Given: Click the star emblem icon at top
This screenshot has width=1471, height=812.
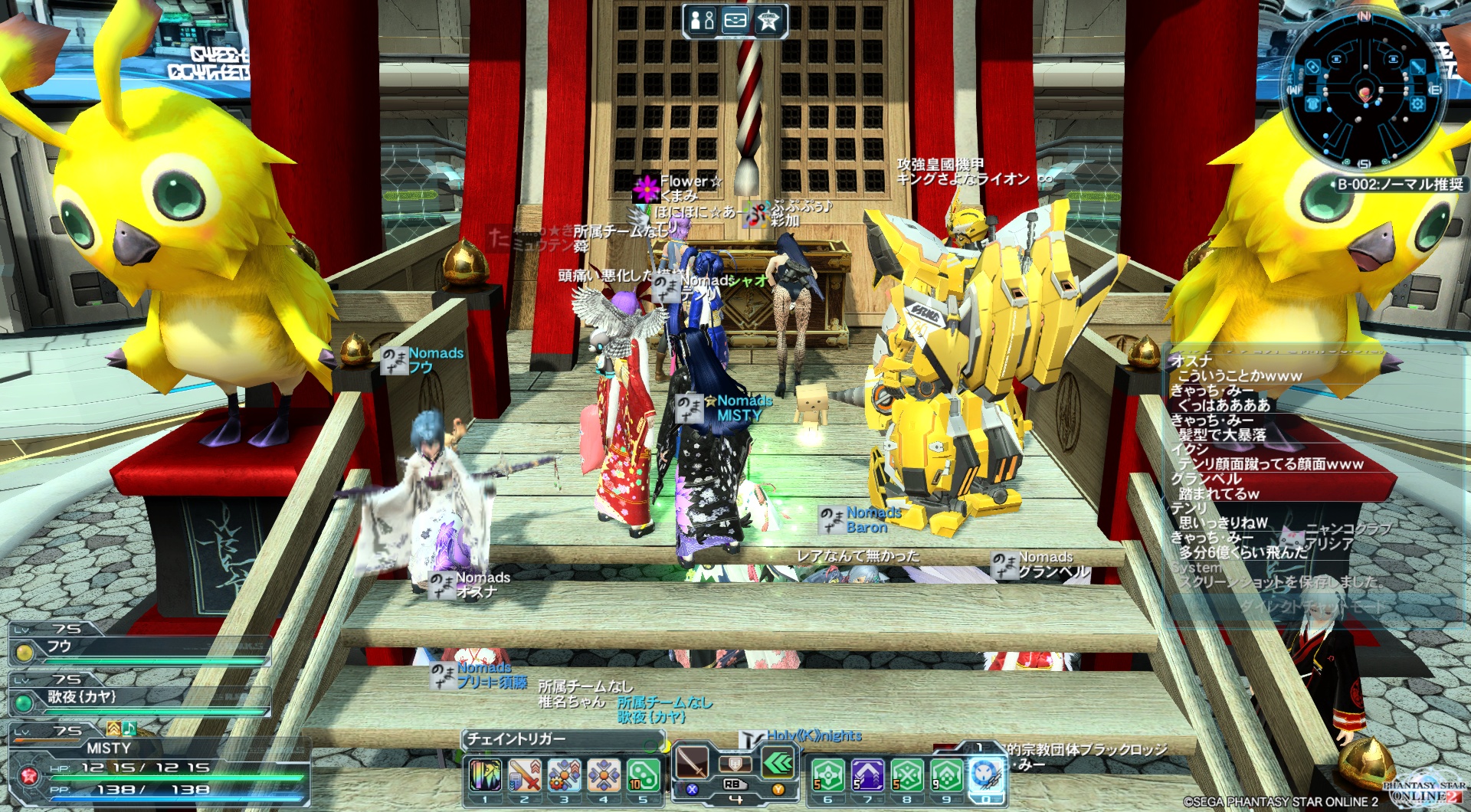Looking at the screenshot, I should click(x=768, y=20).
